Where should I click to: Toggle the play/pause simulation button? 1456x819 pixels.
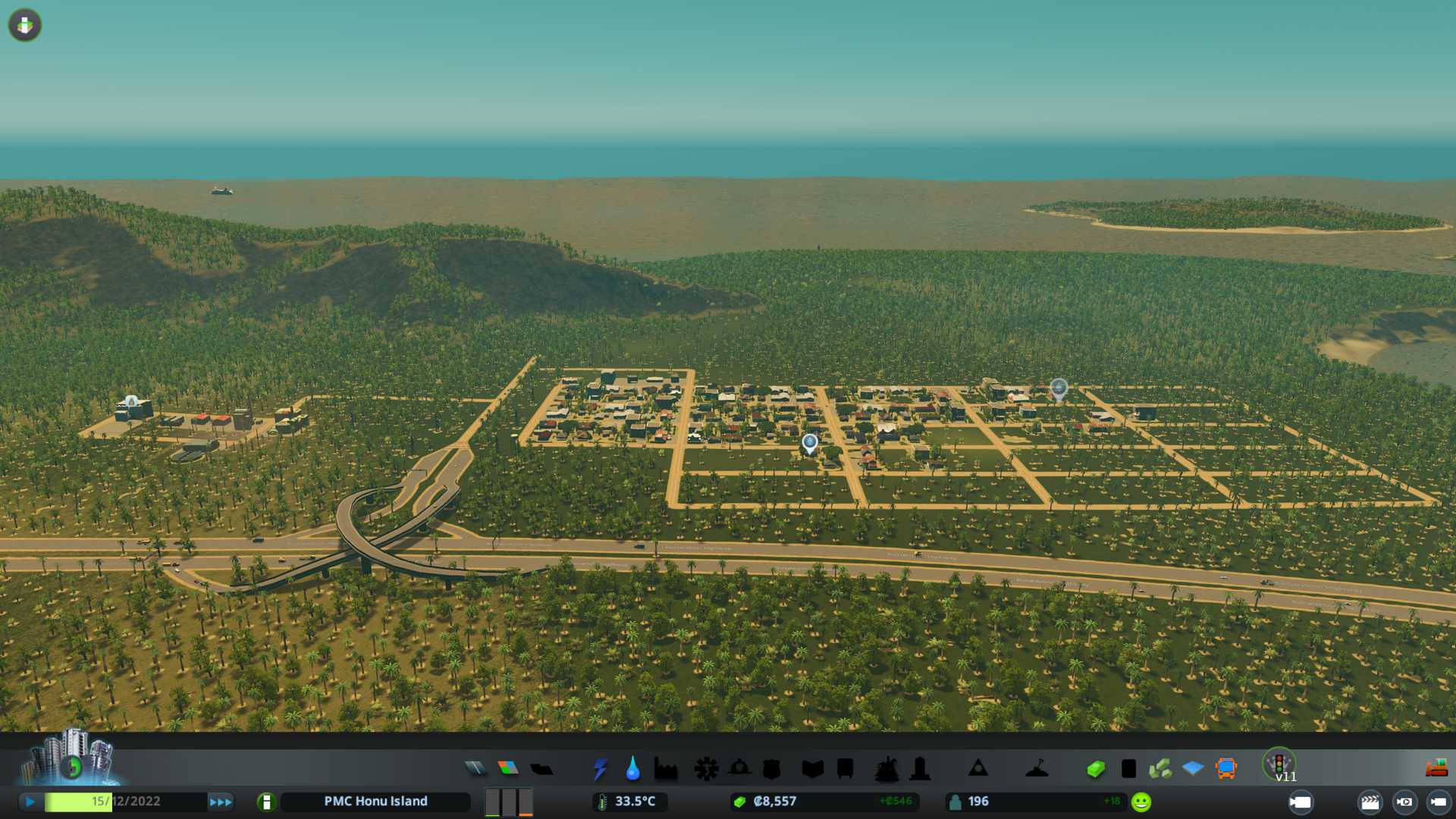pyautogui.click(x=30, y=802)
